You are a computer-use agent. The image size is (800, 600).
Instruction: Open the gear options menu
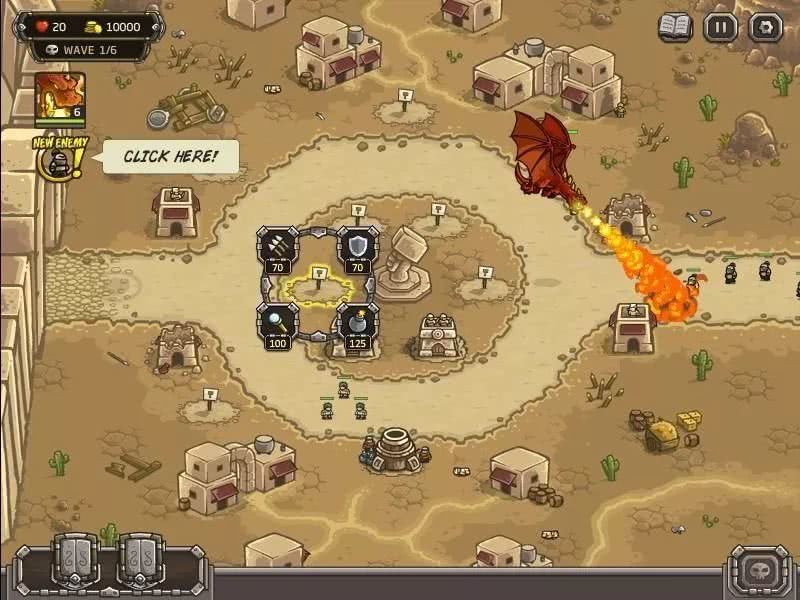click(765, 27)
